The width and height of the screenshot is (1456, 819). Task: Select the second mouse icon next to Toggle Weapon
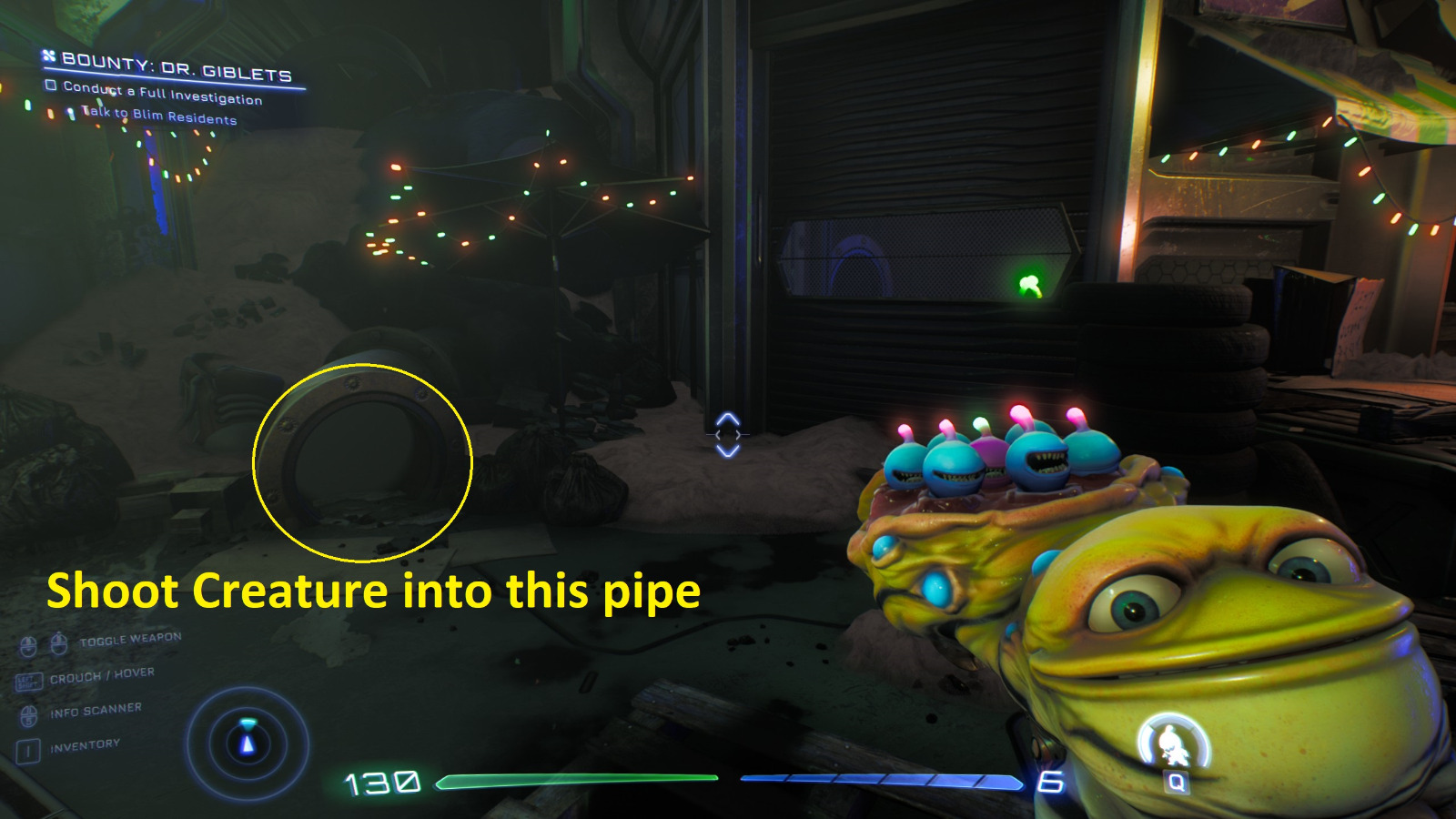pyautogui.click(x=58, y=643)
